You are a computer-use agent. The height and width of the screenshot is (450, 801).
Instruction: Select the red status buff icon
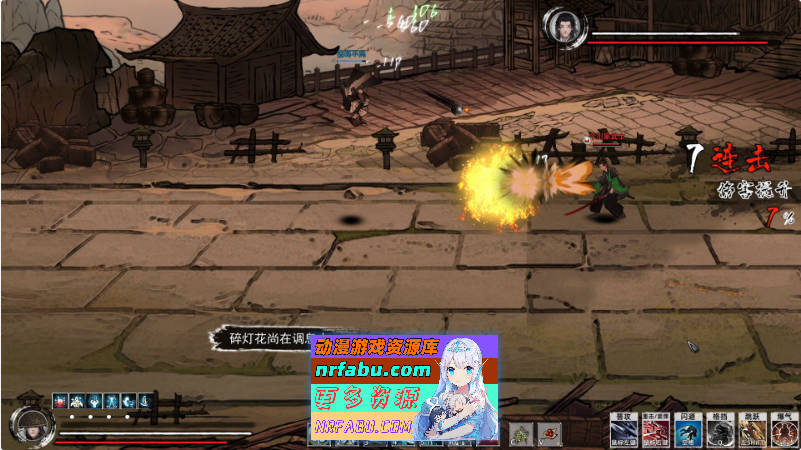pos(60,400)
